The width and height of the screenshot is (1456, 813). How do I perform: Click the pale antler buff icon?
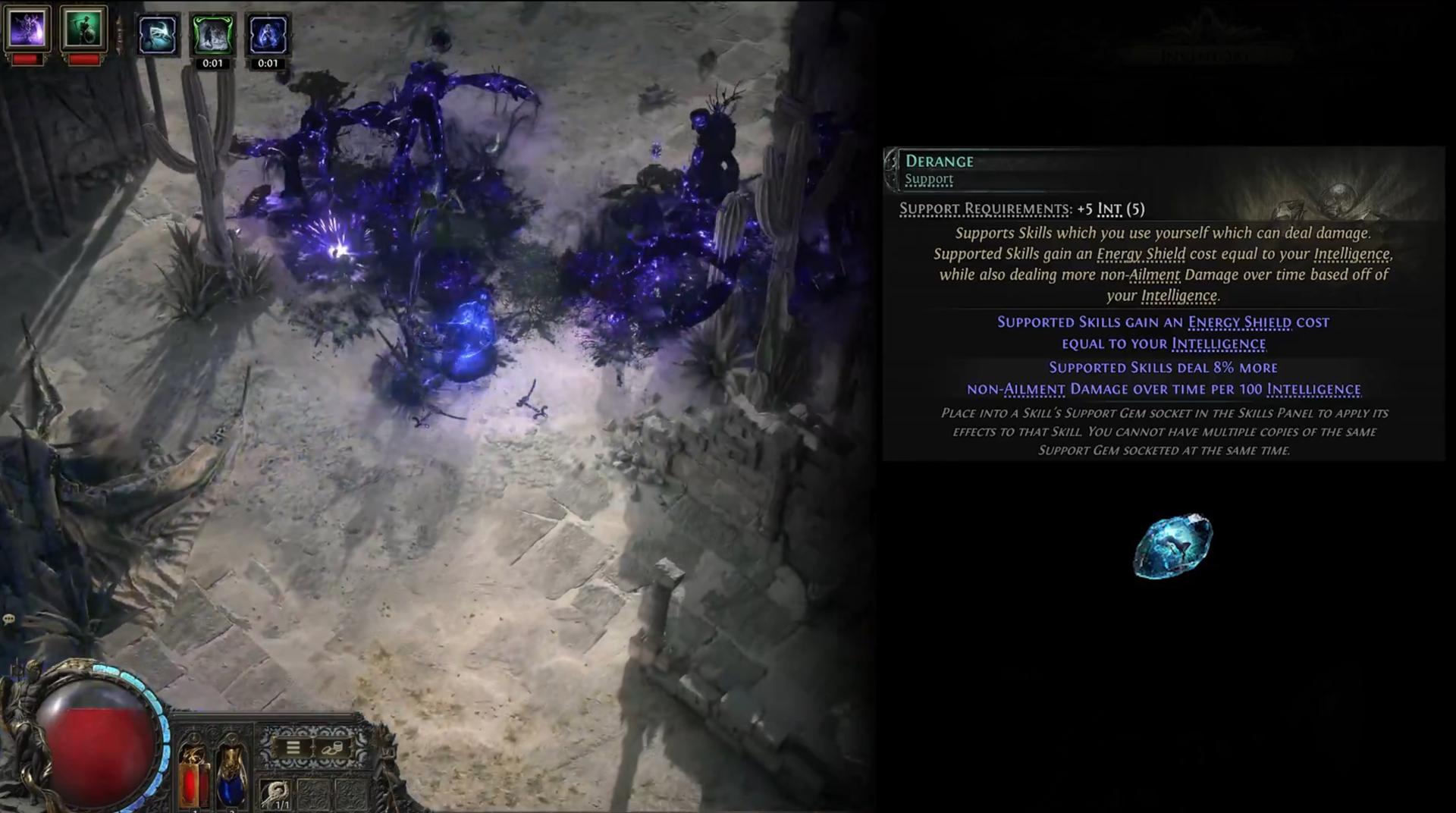click(158, 35)
